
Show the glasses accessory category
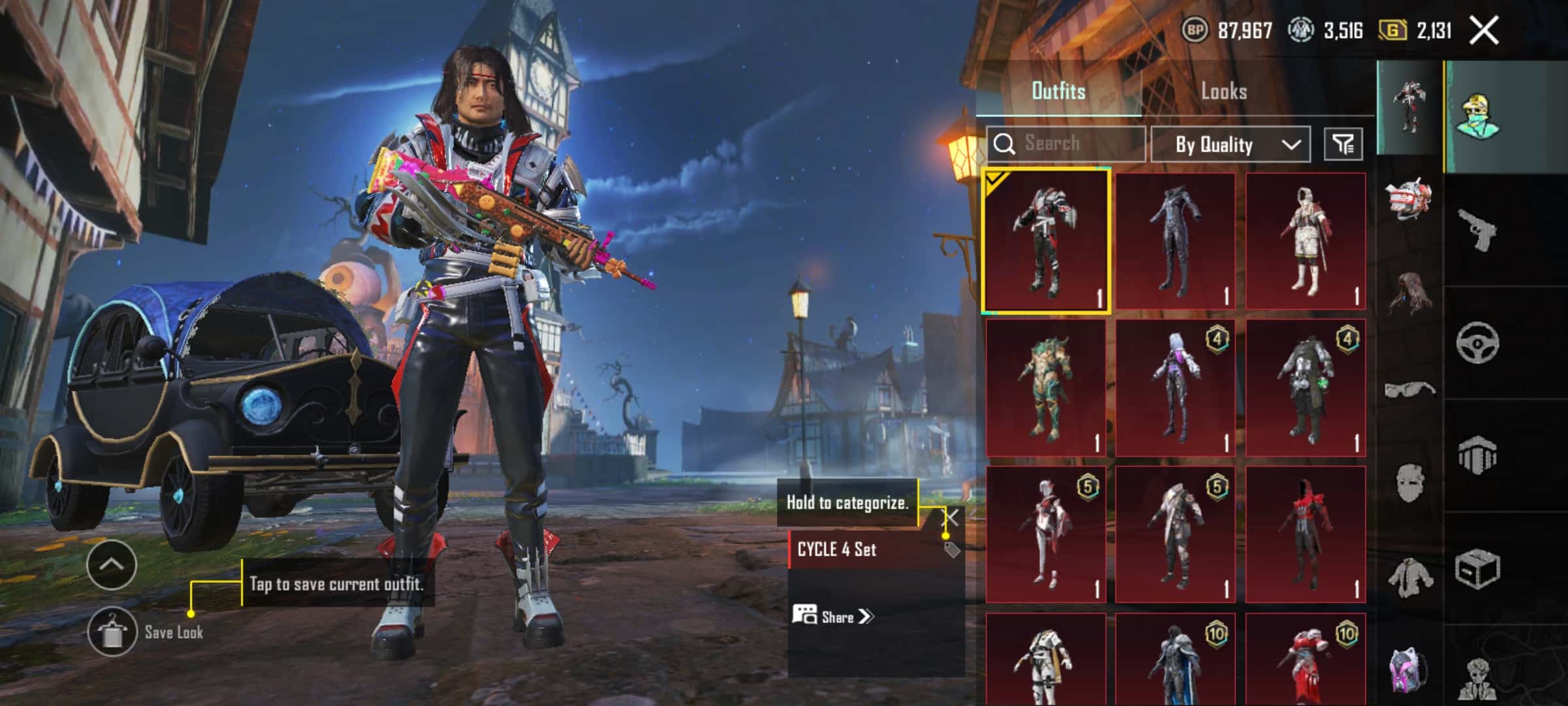click(1409, 390)
